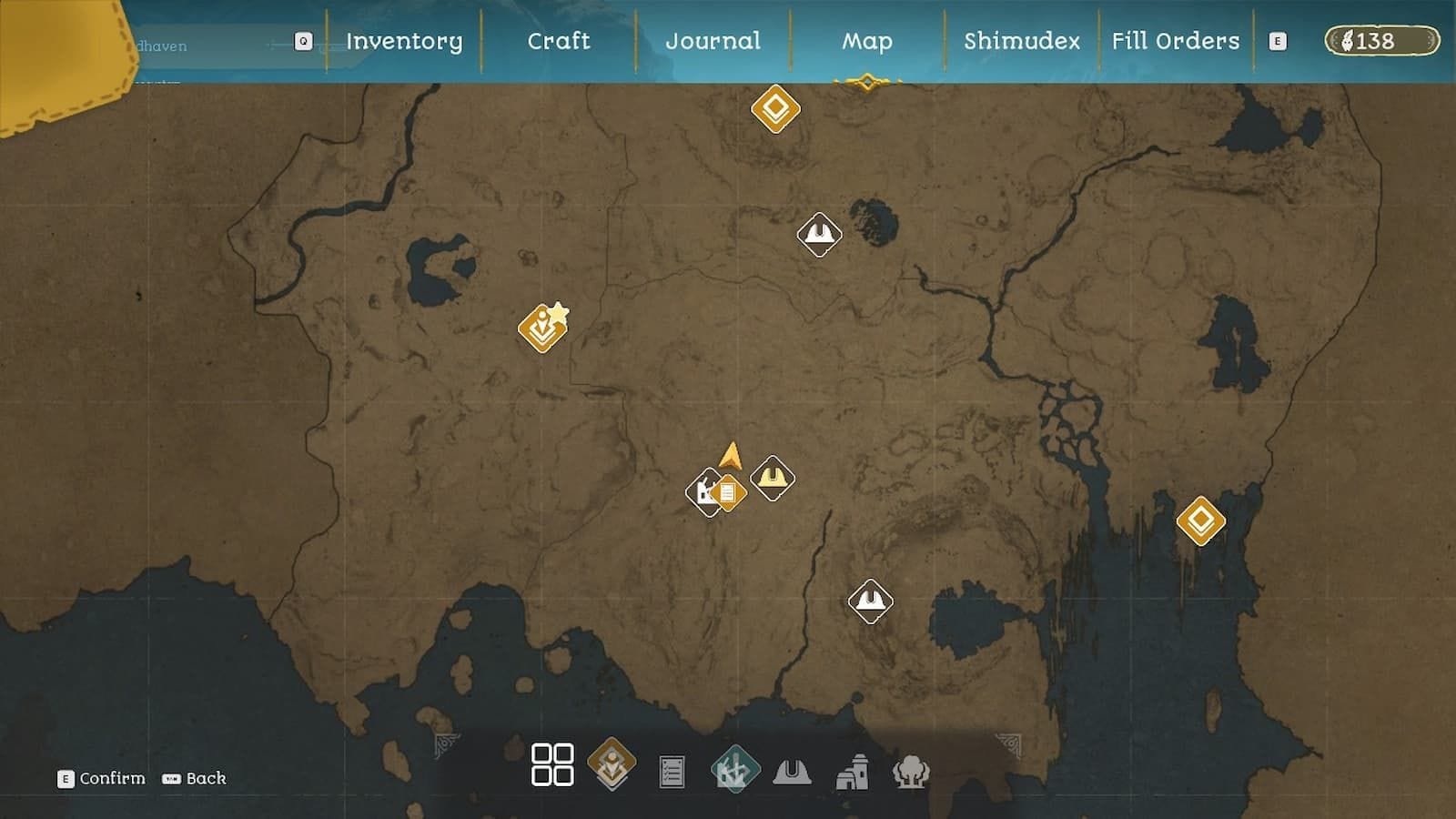The image size is (1456, 819).
Task: Select the hard hat construction filter icon
Action: tap(794, 767)
